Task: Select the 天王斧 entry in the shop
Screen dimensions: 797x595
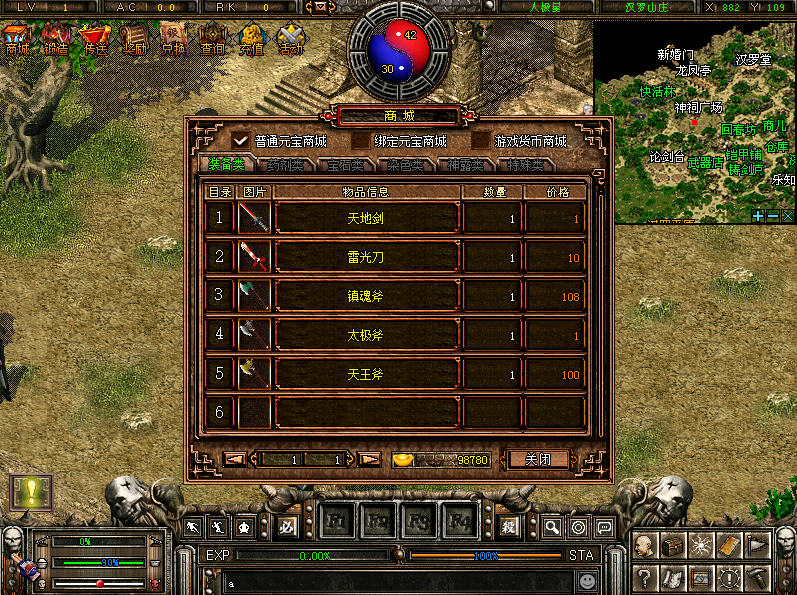Action: pyautogui.click(x=365, y=375)
